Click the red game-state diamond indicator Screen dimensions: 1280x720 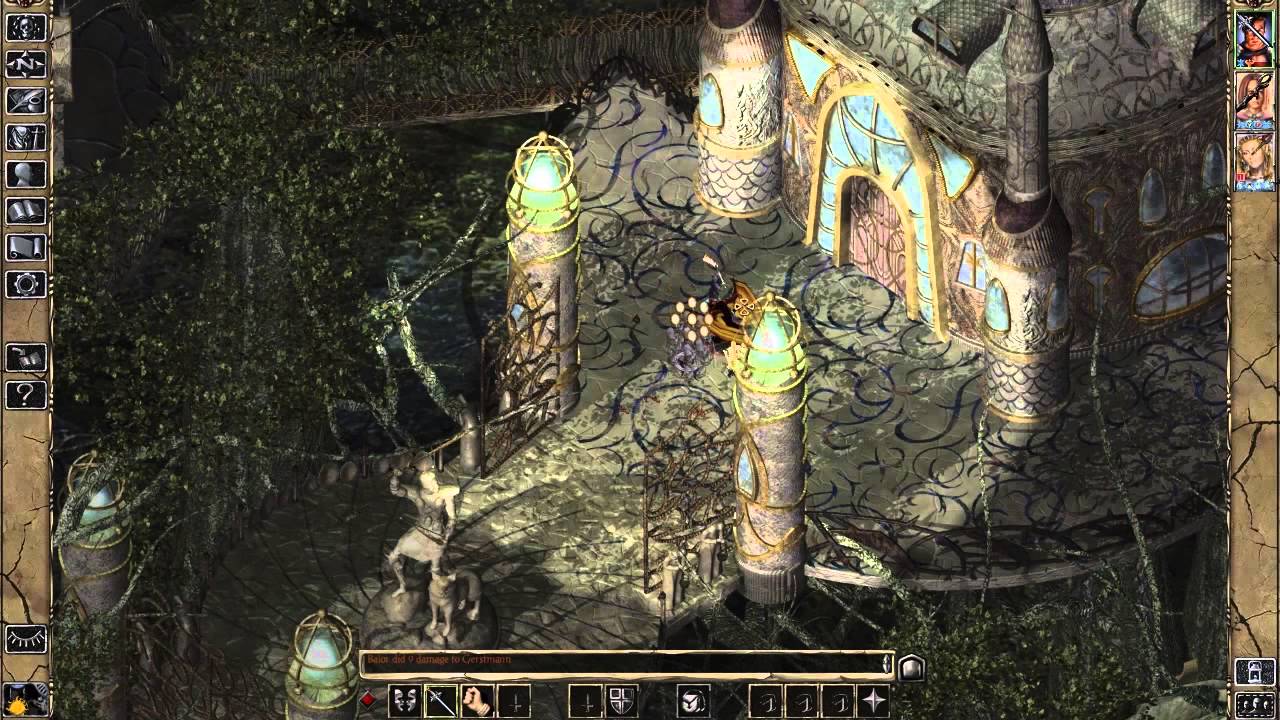pos(366,698)
